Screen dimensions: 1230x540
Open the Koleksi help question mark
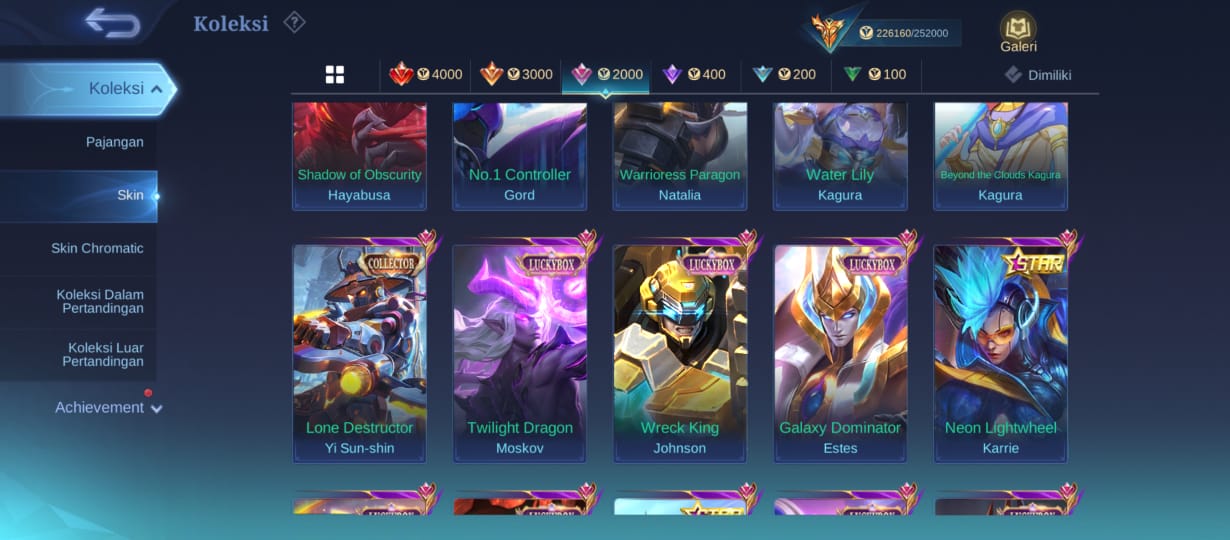click(x=294, y=22)
